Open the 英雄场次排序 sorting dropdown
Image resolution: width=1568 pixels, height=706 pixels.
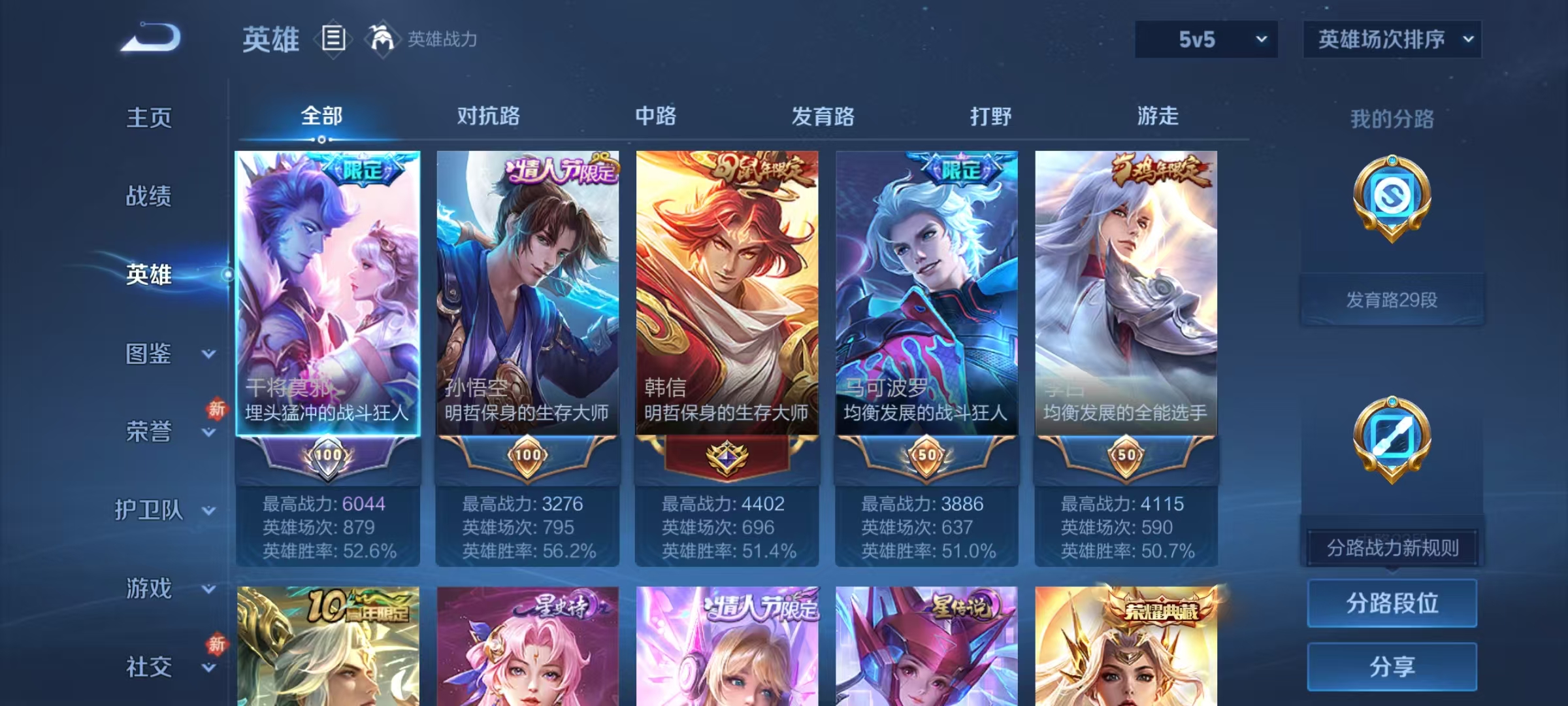[1392, 39]
